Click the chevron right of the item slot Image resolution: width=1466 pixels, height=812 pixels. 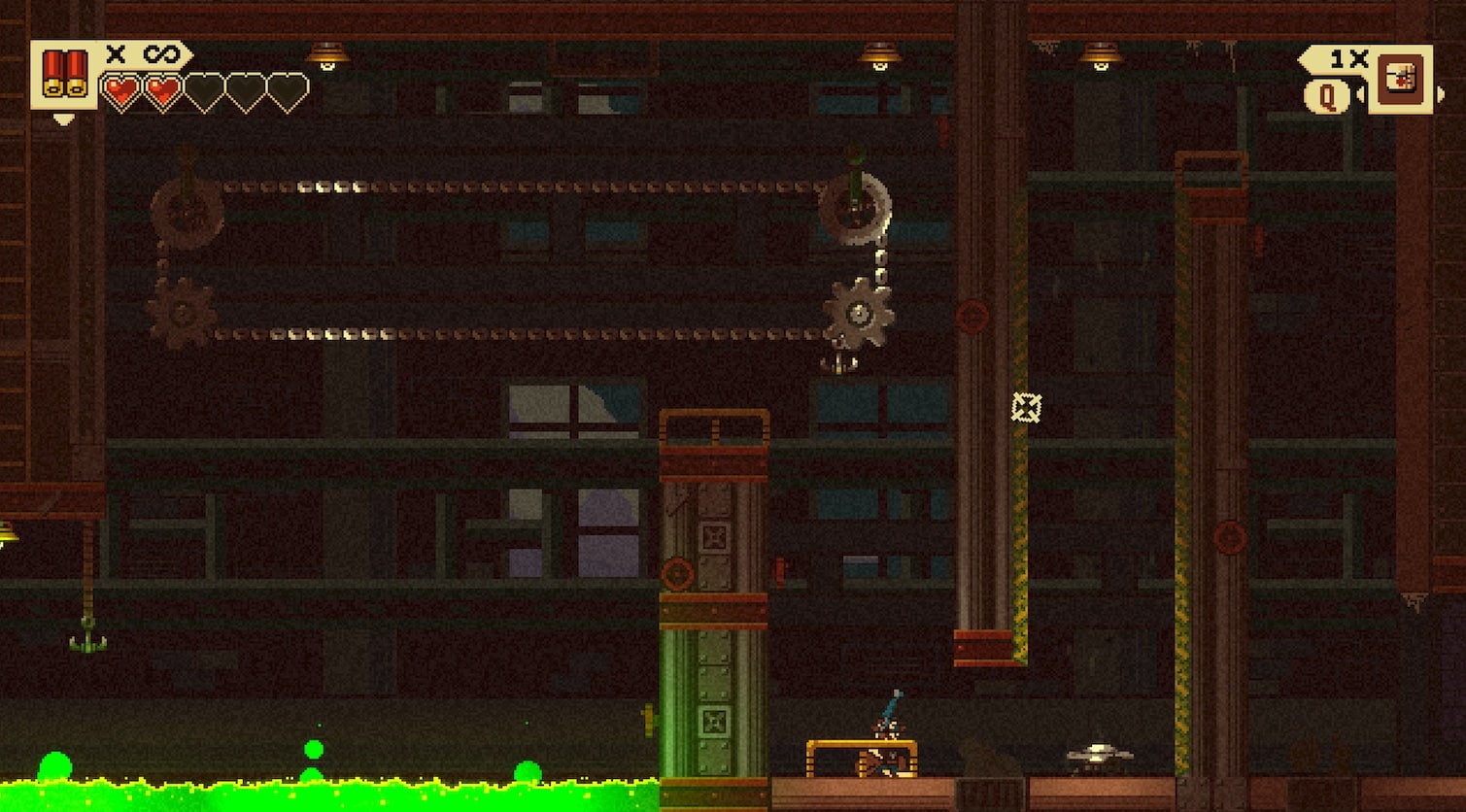coord(1441,94)
